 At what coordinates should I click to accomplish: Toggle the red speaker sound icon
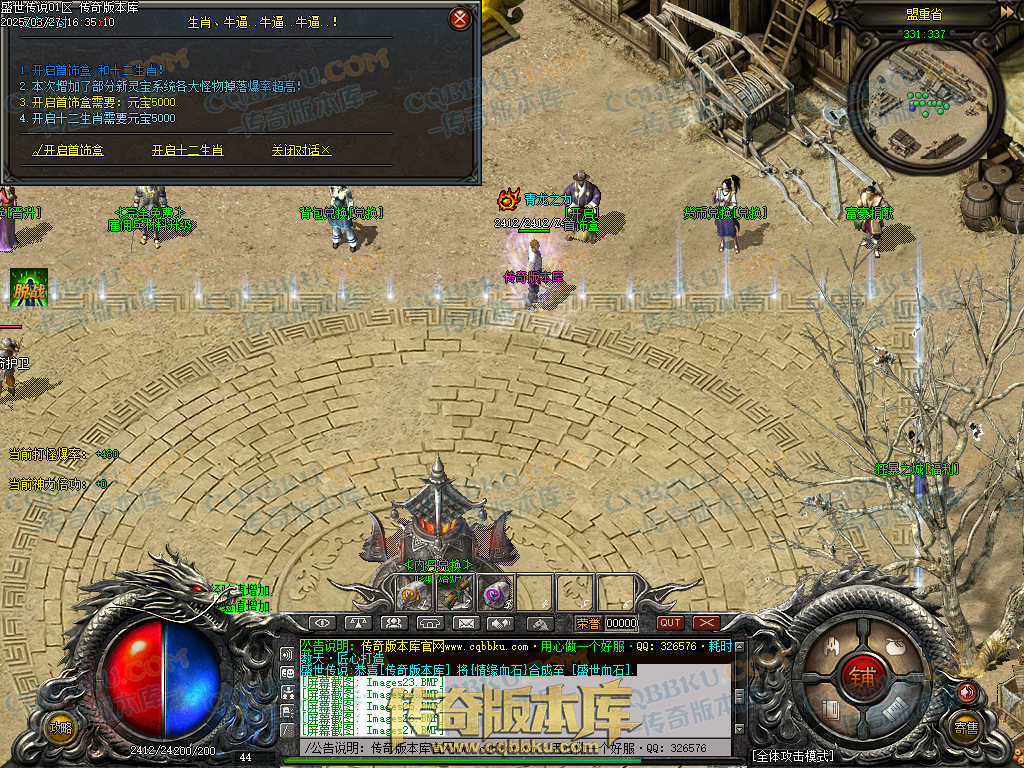point(966,691)
